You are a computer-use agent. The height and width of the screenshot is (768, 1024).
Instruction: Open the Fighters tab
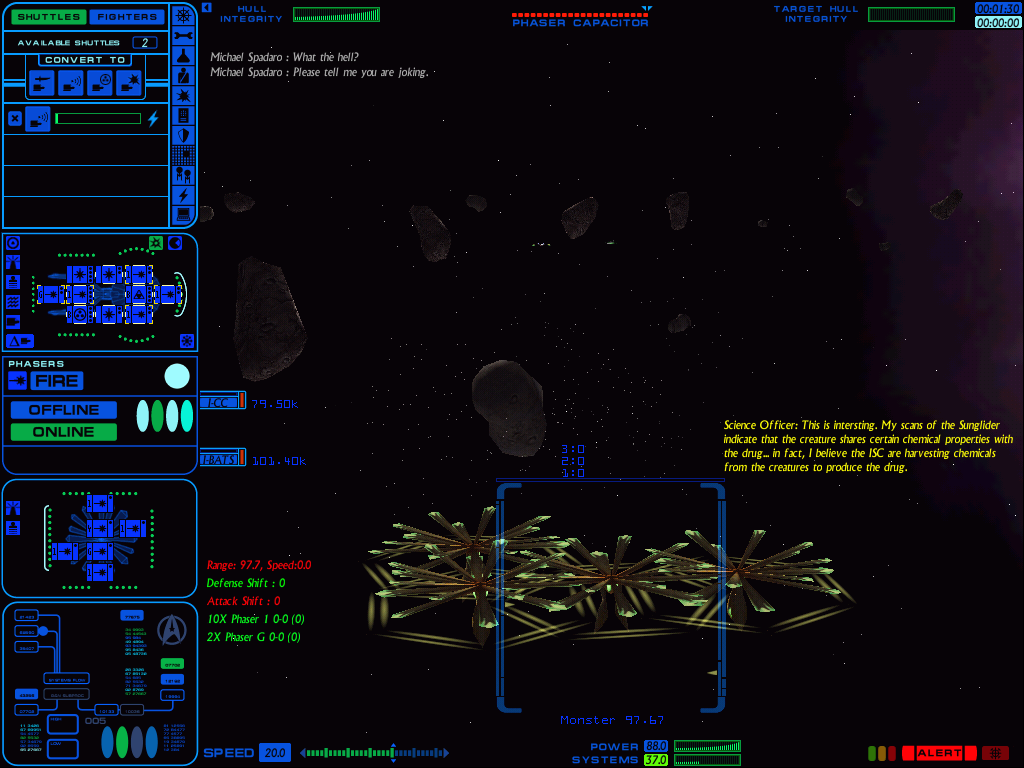click(125, 16)
